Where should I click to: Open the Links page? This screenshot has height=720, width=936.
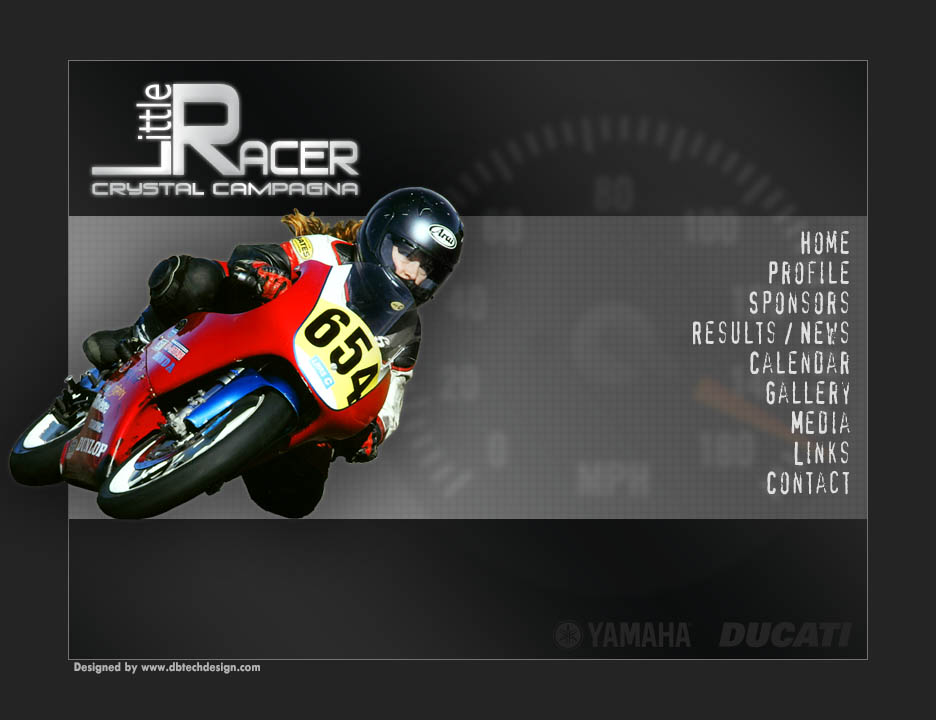pos(821,453)
